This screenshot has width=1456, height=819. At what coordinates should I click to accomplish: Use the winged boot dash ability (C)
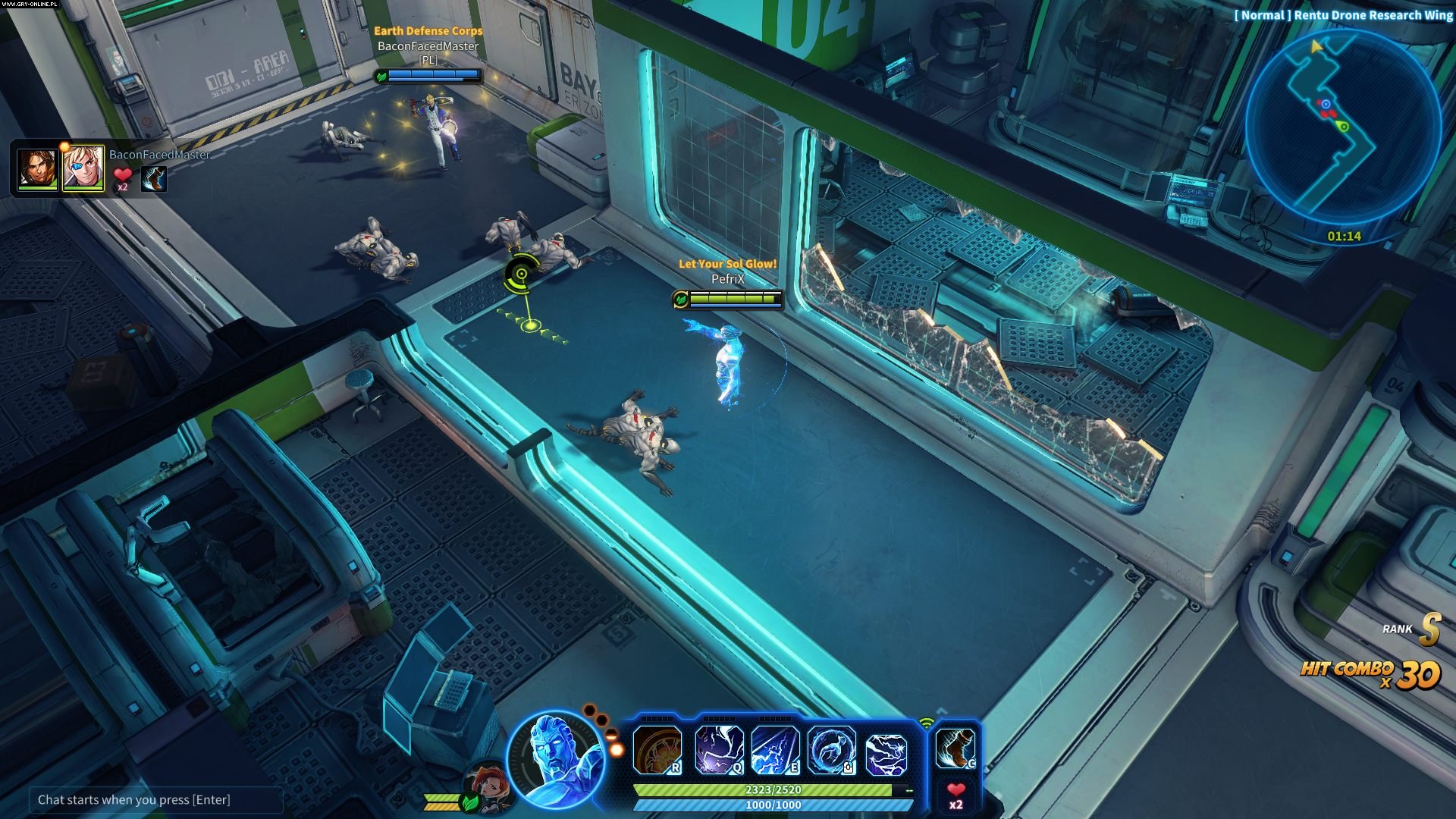click(955, 748)
